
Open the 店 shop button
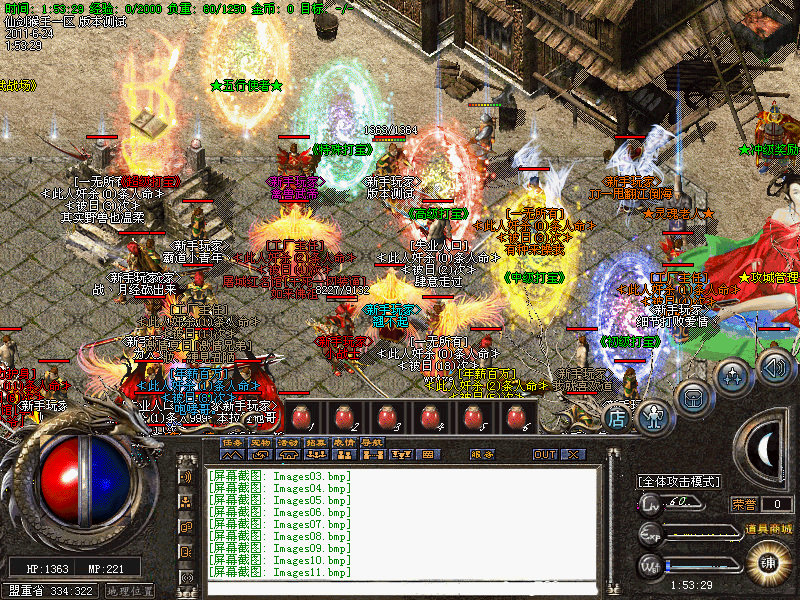(x=616, y=418)
